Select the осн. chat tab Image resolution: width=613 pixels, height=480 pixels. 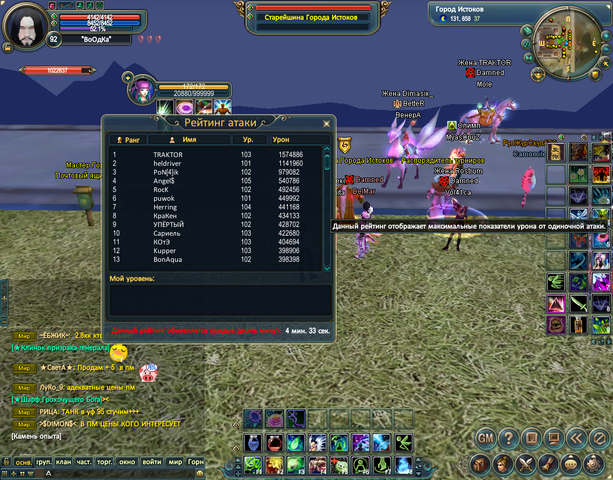[21, 462]
